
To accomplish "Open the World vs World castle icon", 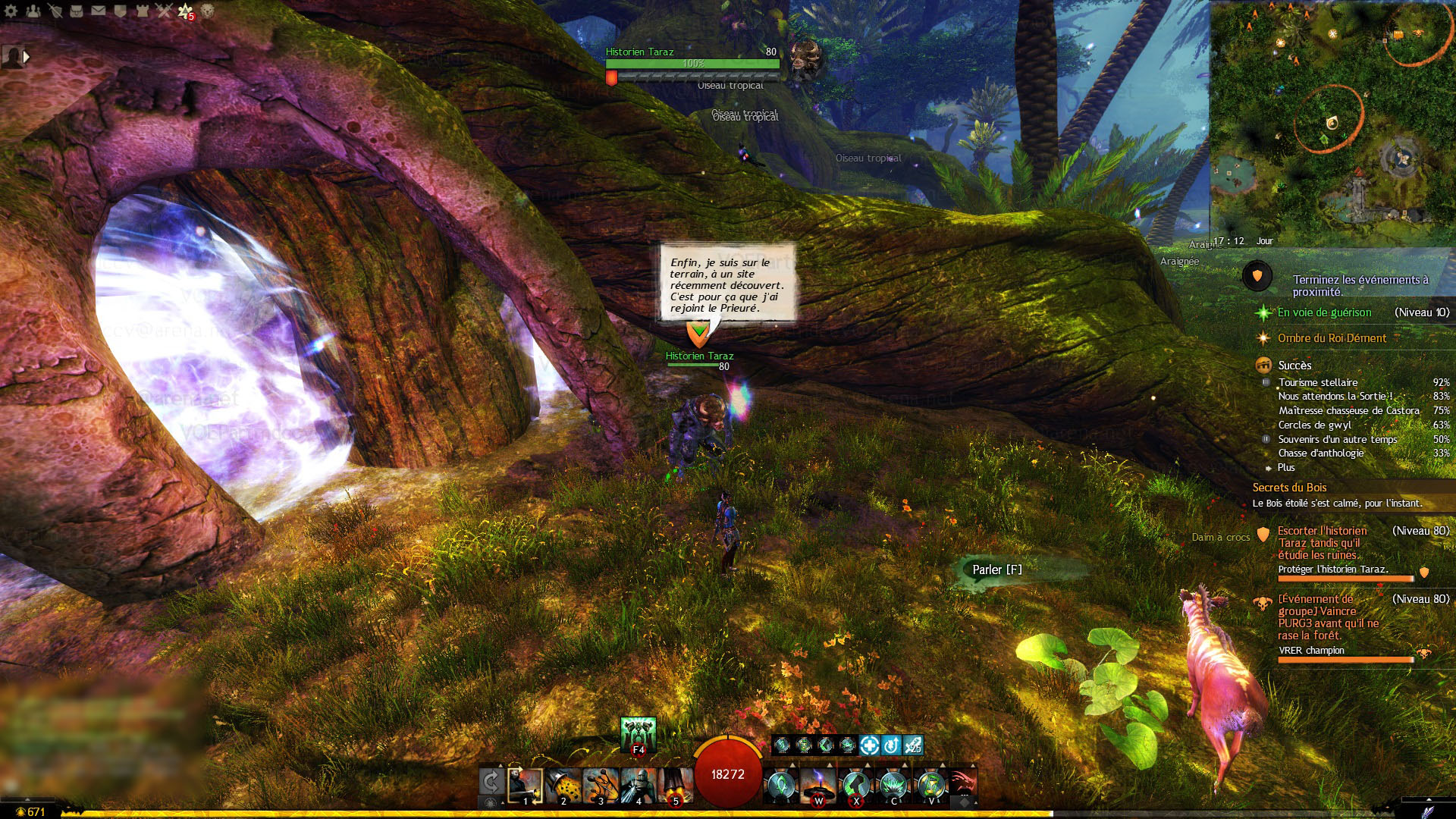I will (x=142, y=11).
